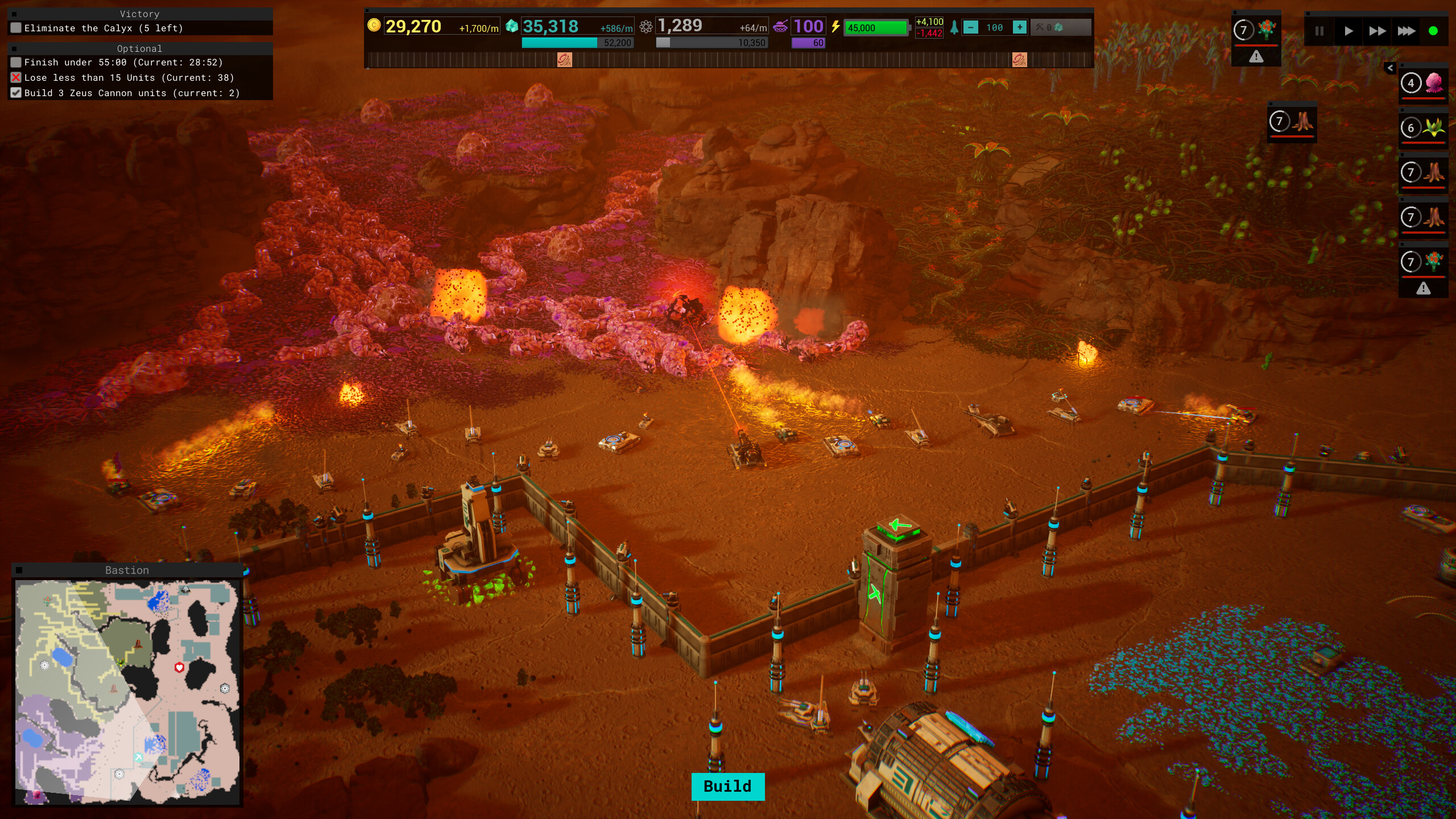Screen dimensions: 1456x819
Task: Toggle the Finish under 55:00 optional objective
Action: [15, 62]
